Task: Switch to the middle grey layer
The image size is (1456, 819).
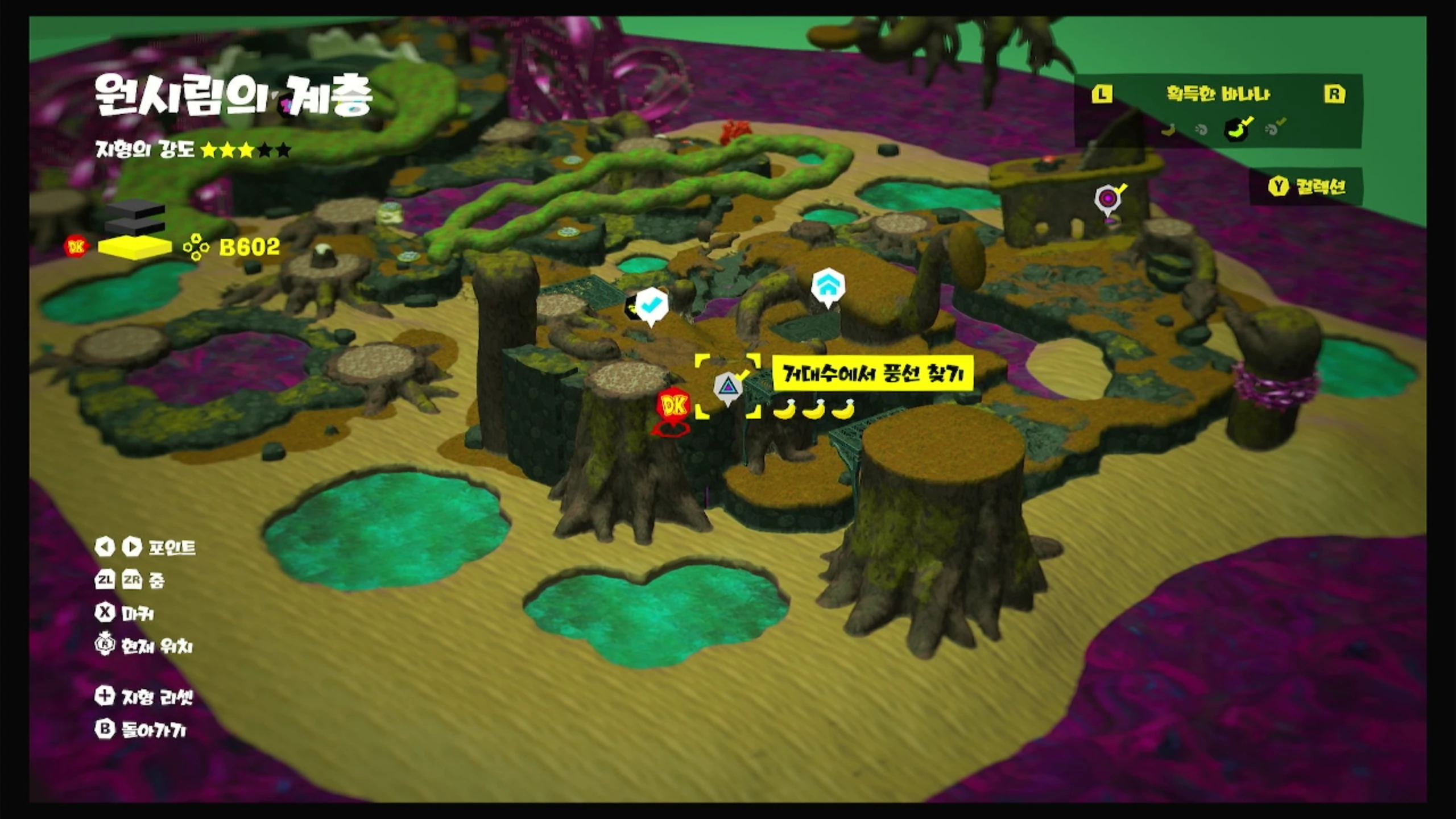Action: 135,227
